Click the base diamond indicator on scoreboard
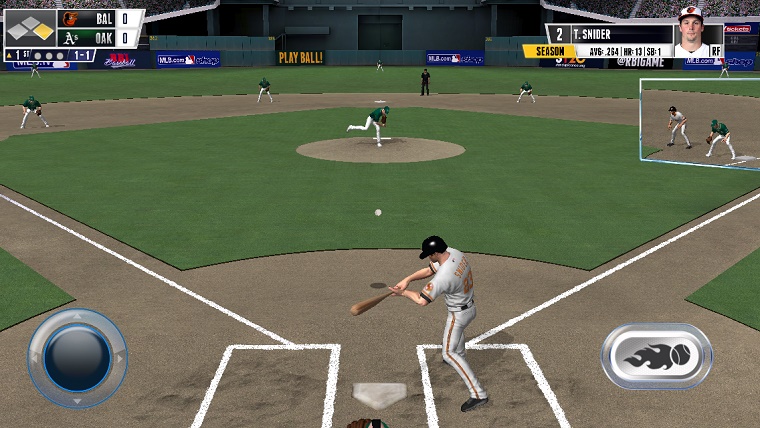760x428 pixels. (x=30, y=29)
